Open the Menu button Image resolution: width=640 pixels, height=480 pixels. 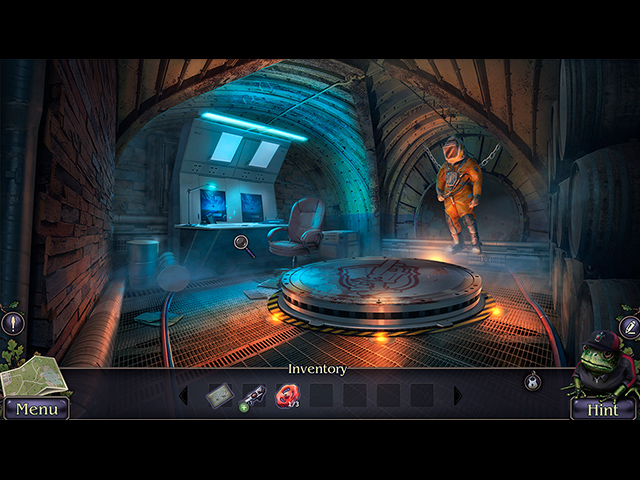(x=36, y=409)
